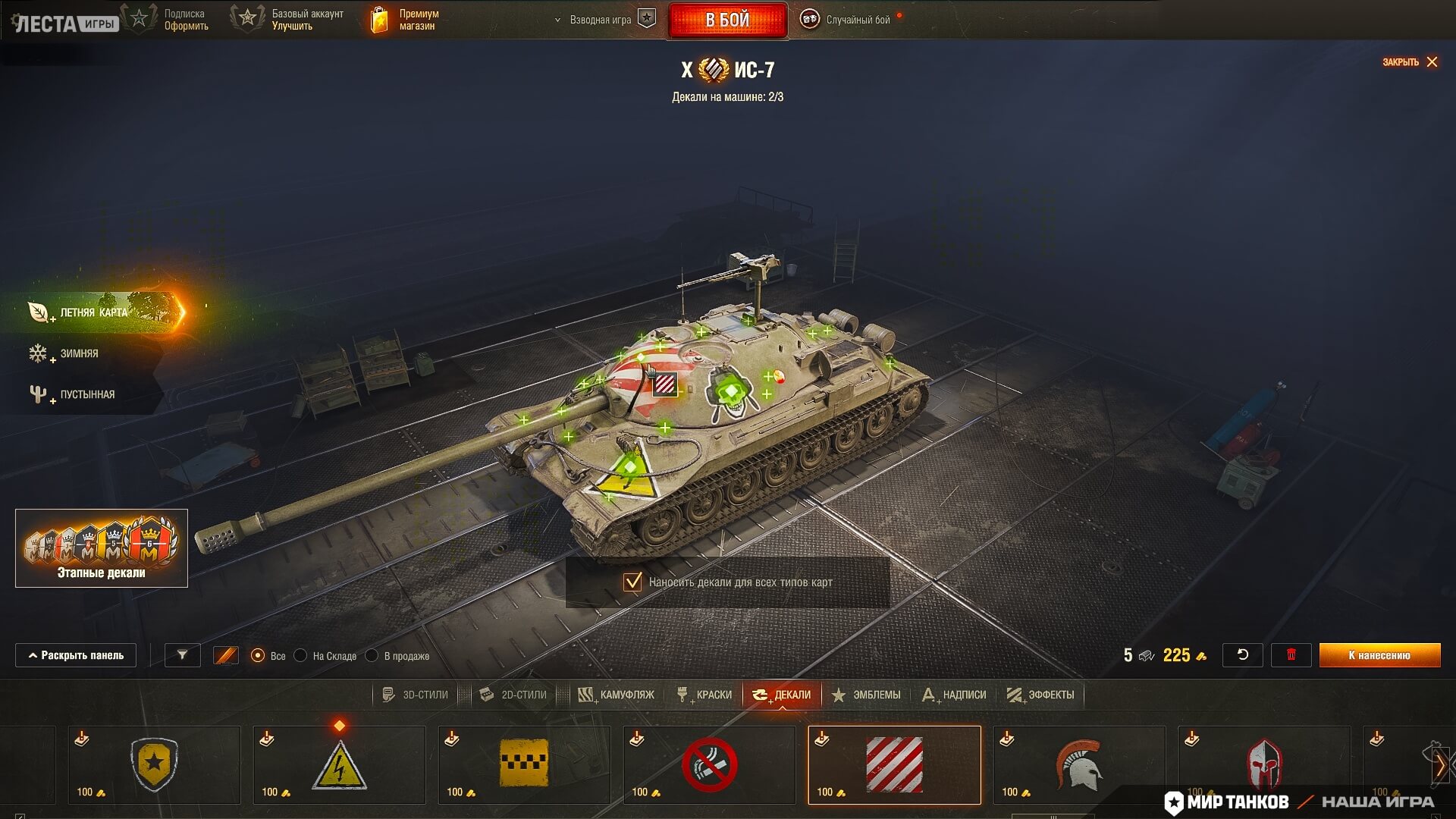
Task: Switch to the КАМУФЛЯЖ tab
Action: pyautogui.click(x=617, y=695)
